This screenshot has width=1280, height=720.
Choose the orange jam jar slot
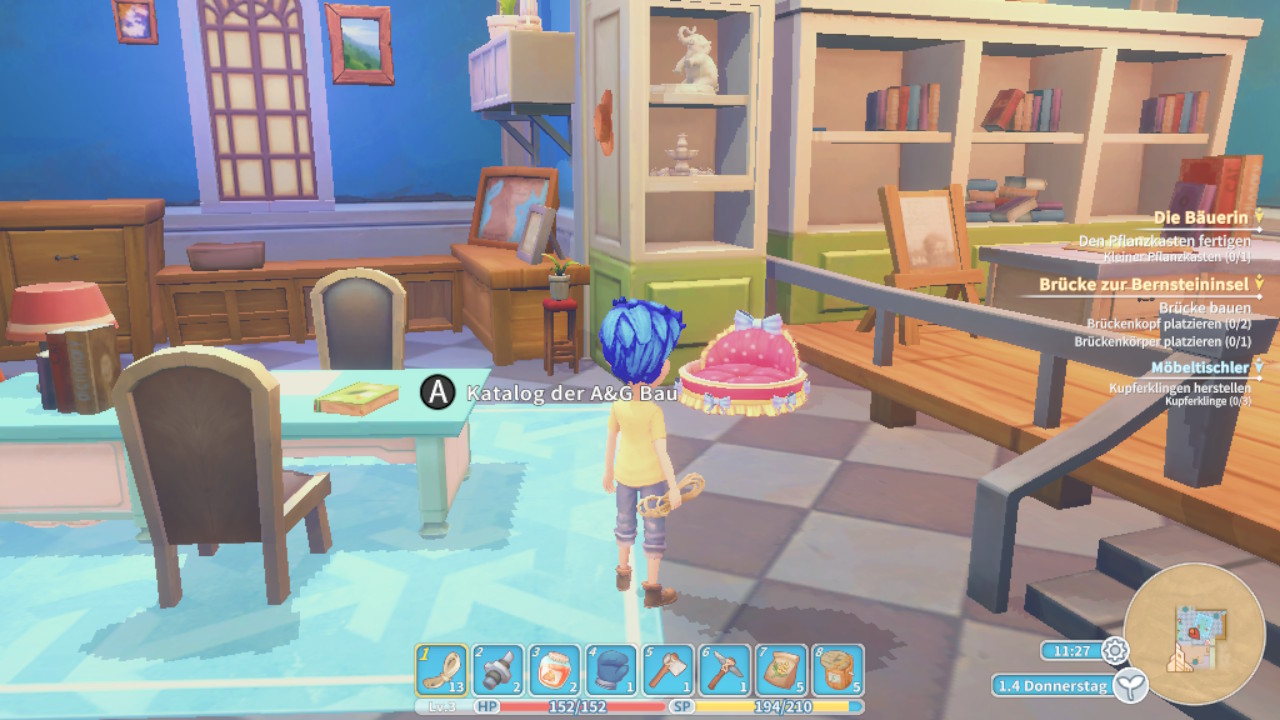554,670
